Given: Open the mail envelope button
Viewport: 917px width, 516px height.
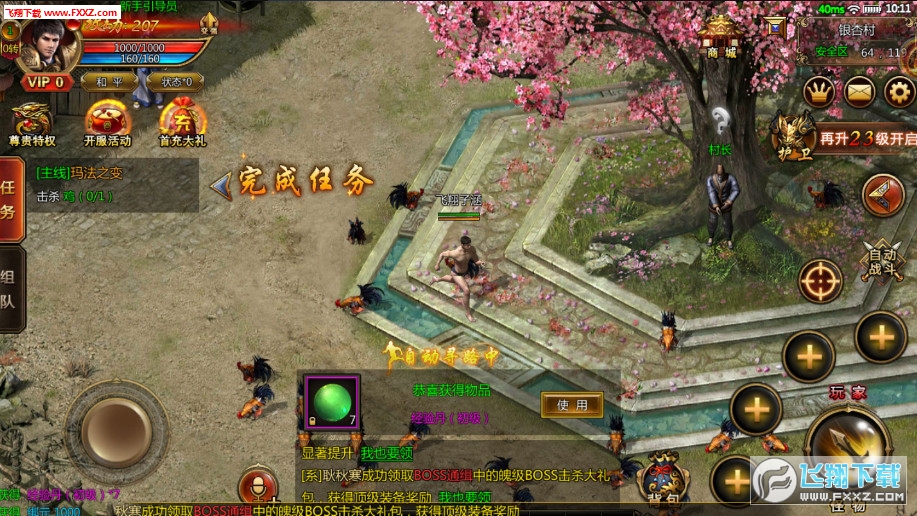Looking at the screenshot, I should pyautogui.click(x=860, y=92).
